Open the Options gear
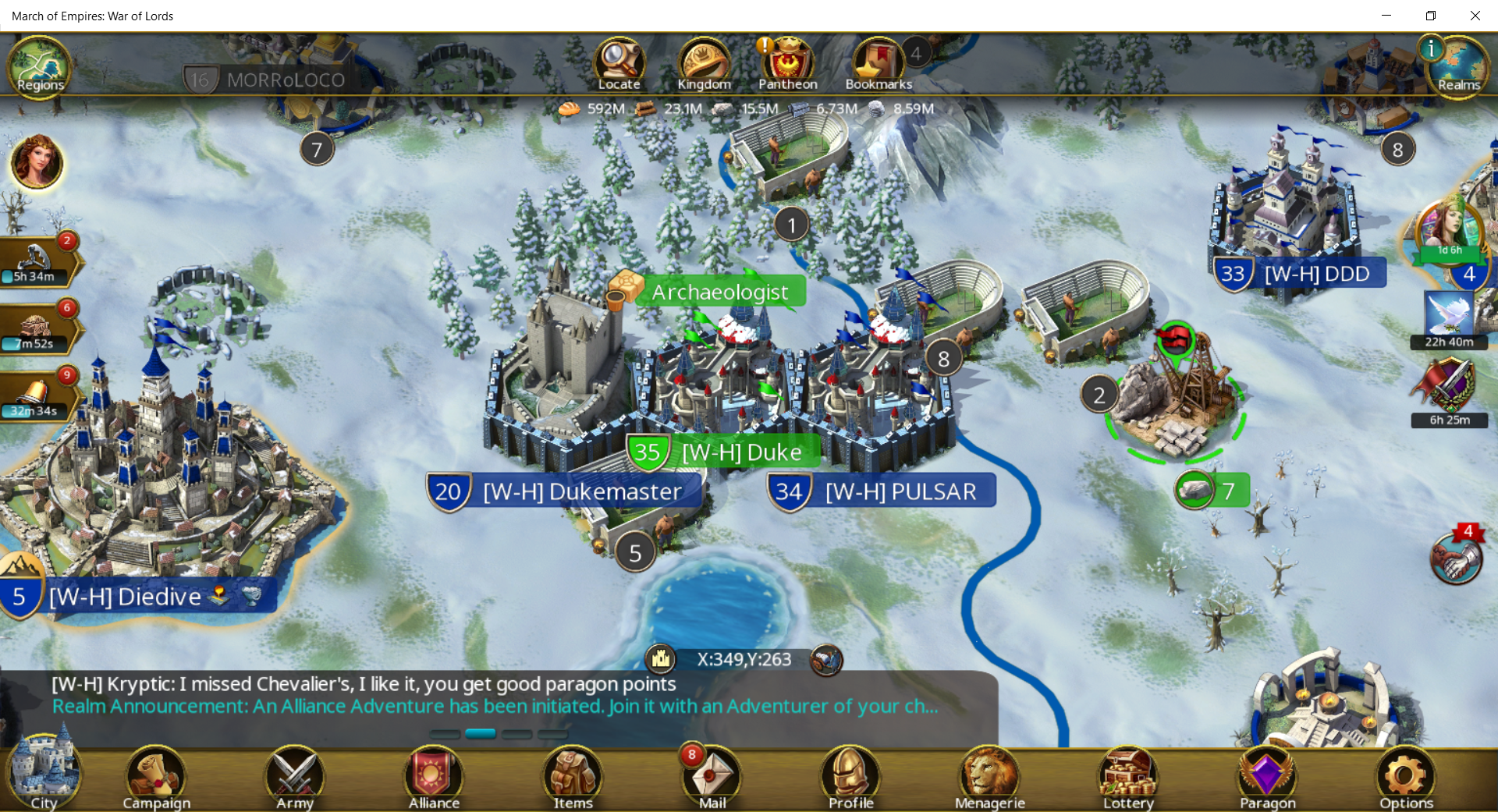 (1406, 777)
